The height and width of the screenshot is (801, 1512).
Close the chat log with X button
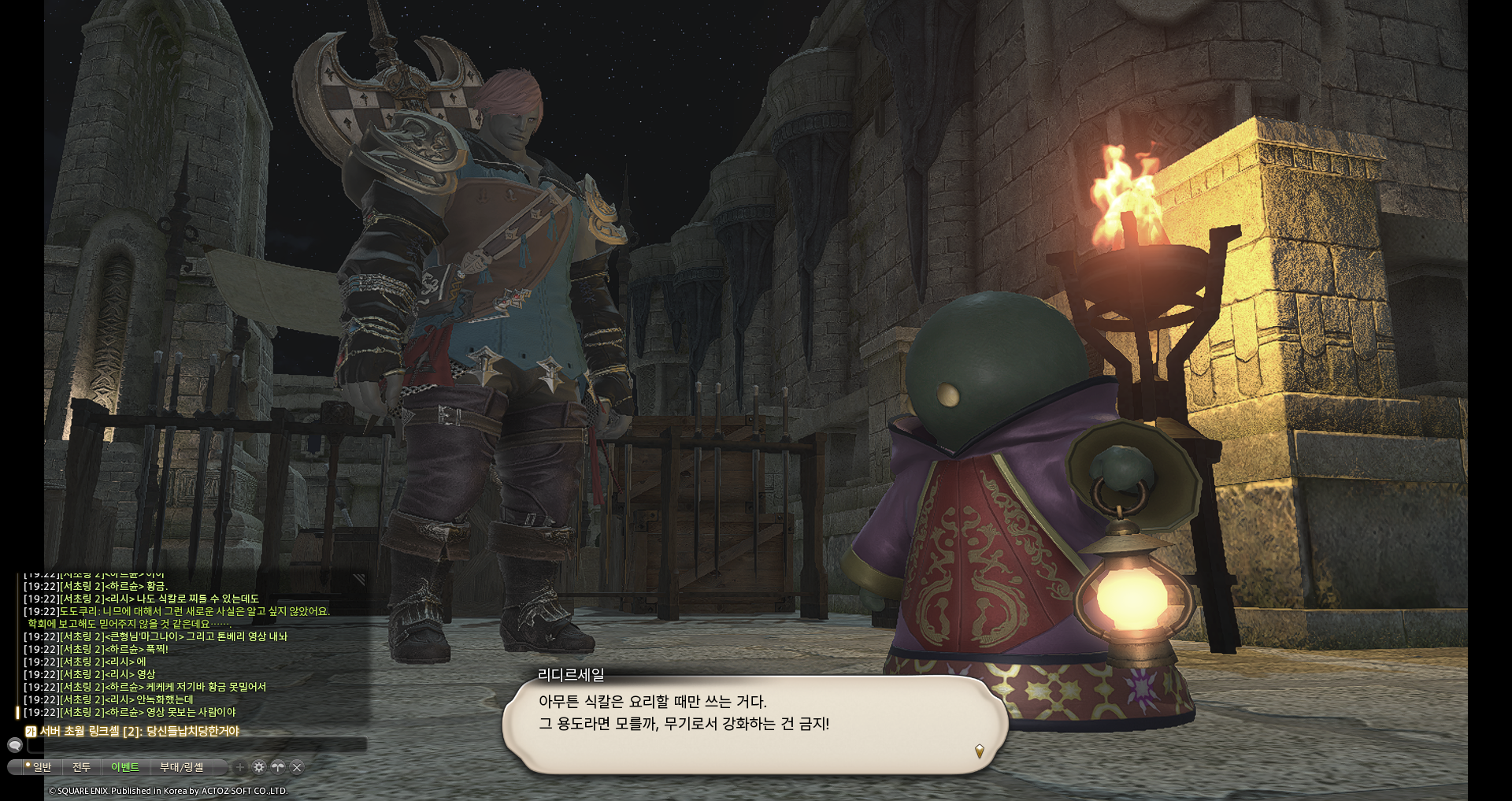pyautogui.click(x=297, y=767)
